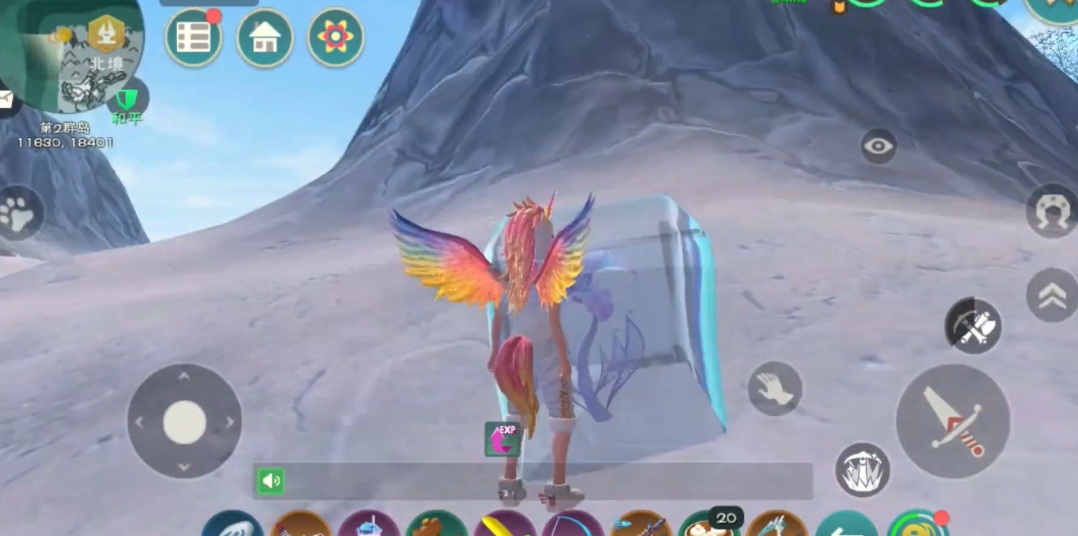Click the pink EXP buff icon
Image resolution: width=1078 pixels, height=536 pixels.
[502, 439]
